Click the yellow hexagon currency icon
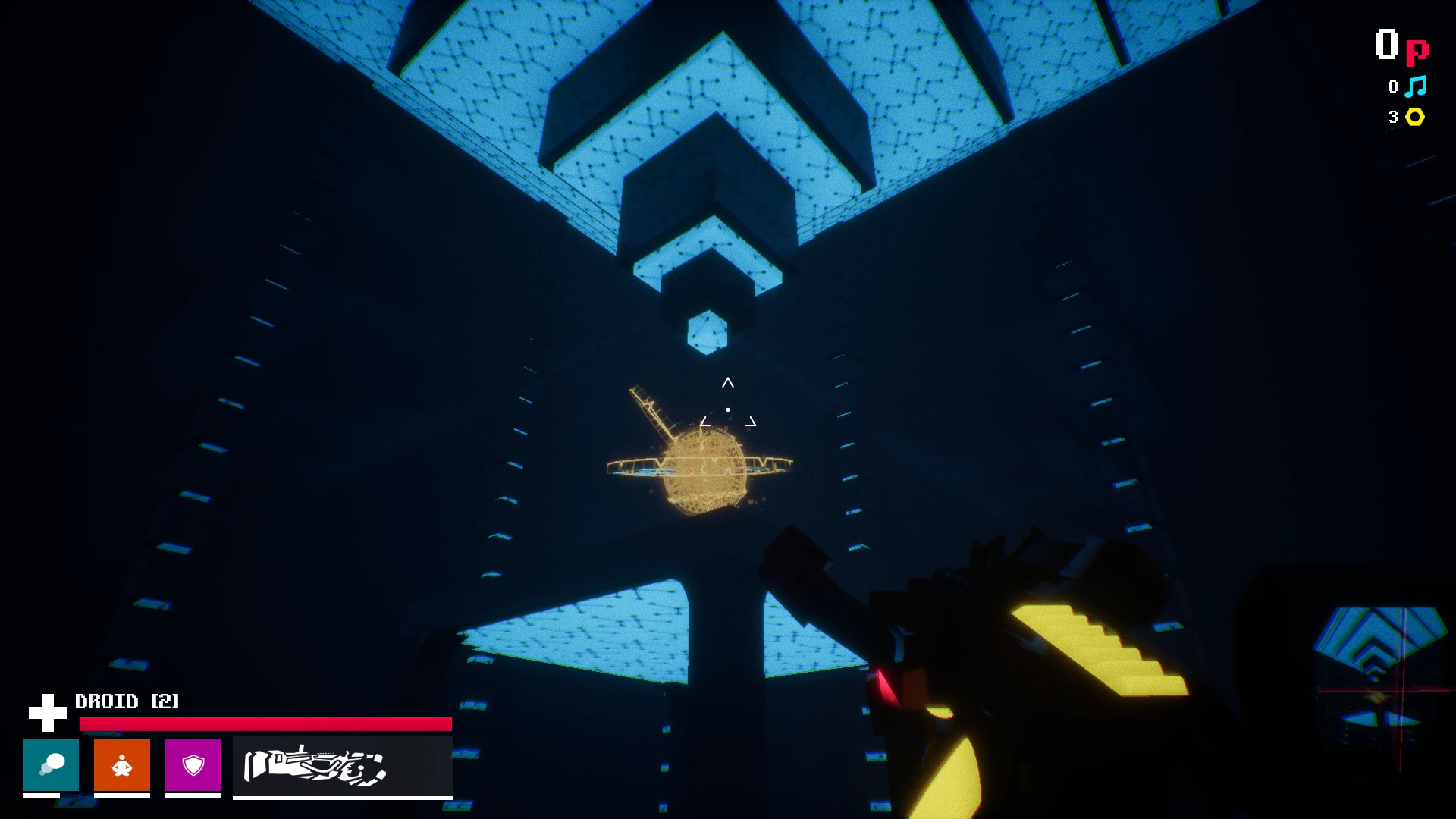The width and height of the screenshot is (1456, 819). click(1414, 116)
